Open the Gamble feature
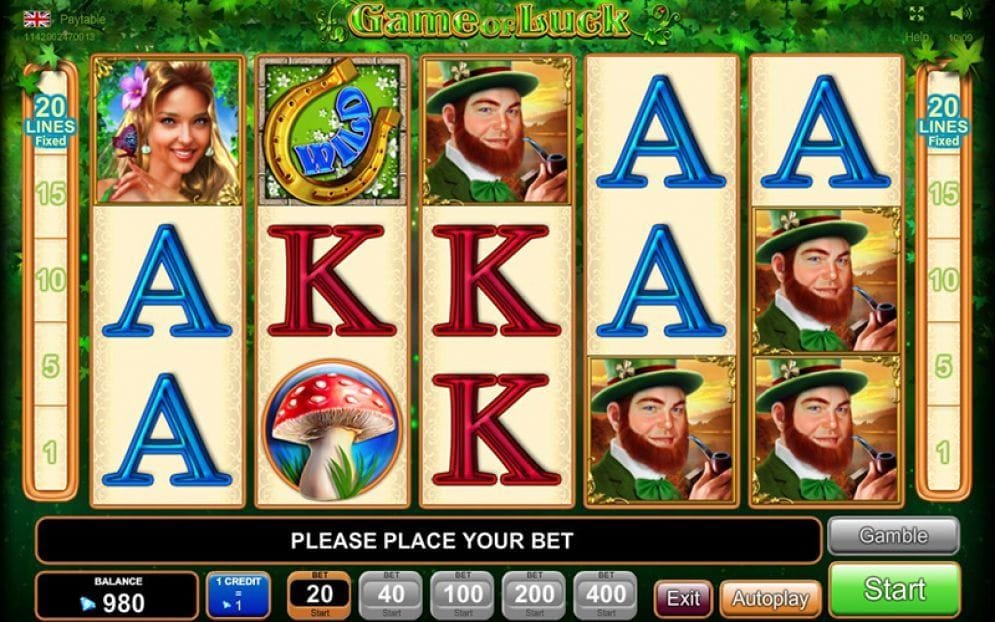The width and height of the screenshot is (995, 622). tap(893, 536)
